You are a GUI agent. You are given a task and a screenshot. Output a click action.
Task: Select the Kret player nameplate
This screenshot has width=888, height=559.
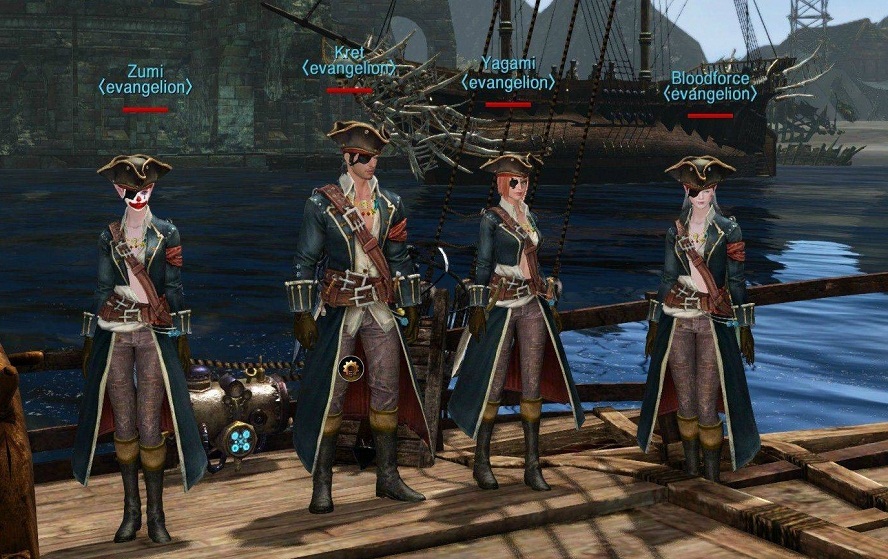coord(349,52)
